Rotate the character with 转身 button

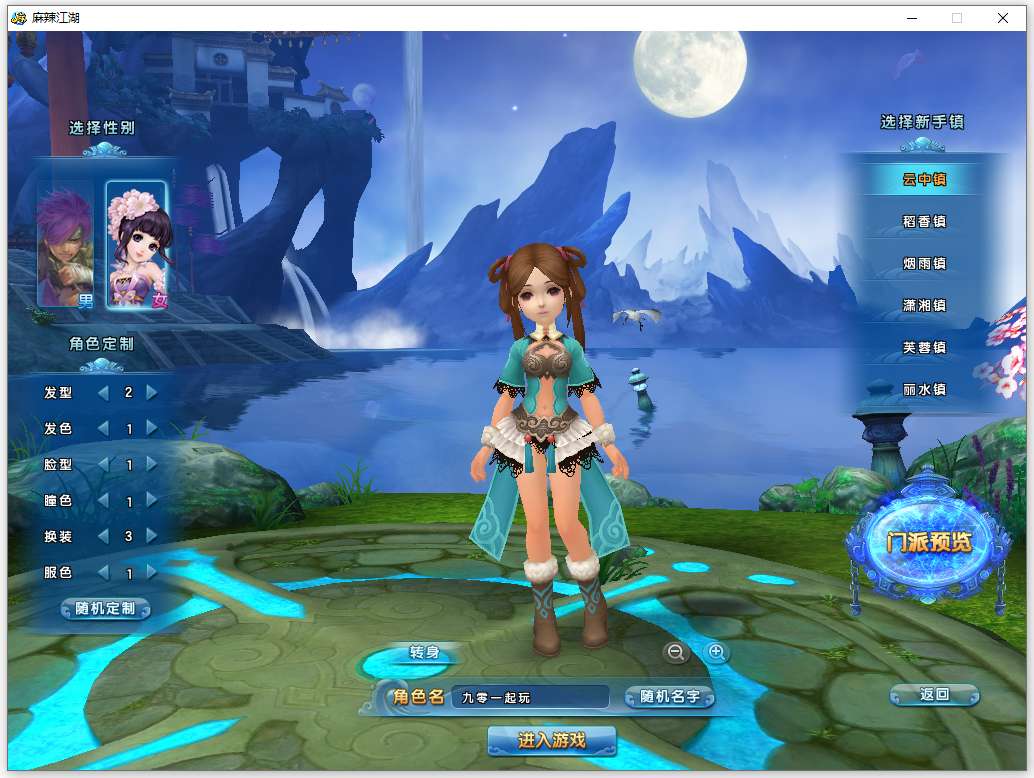[x=425, y=654]
